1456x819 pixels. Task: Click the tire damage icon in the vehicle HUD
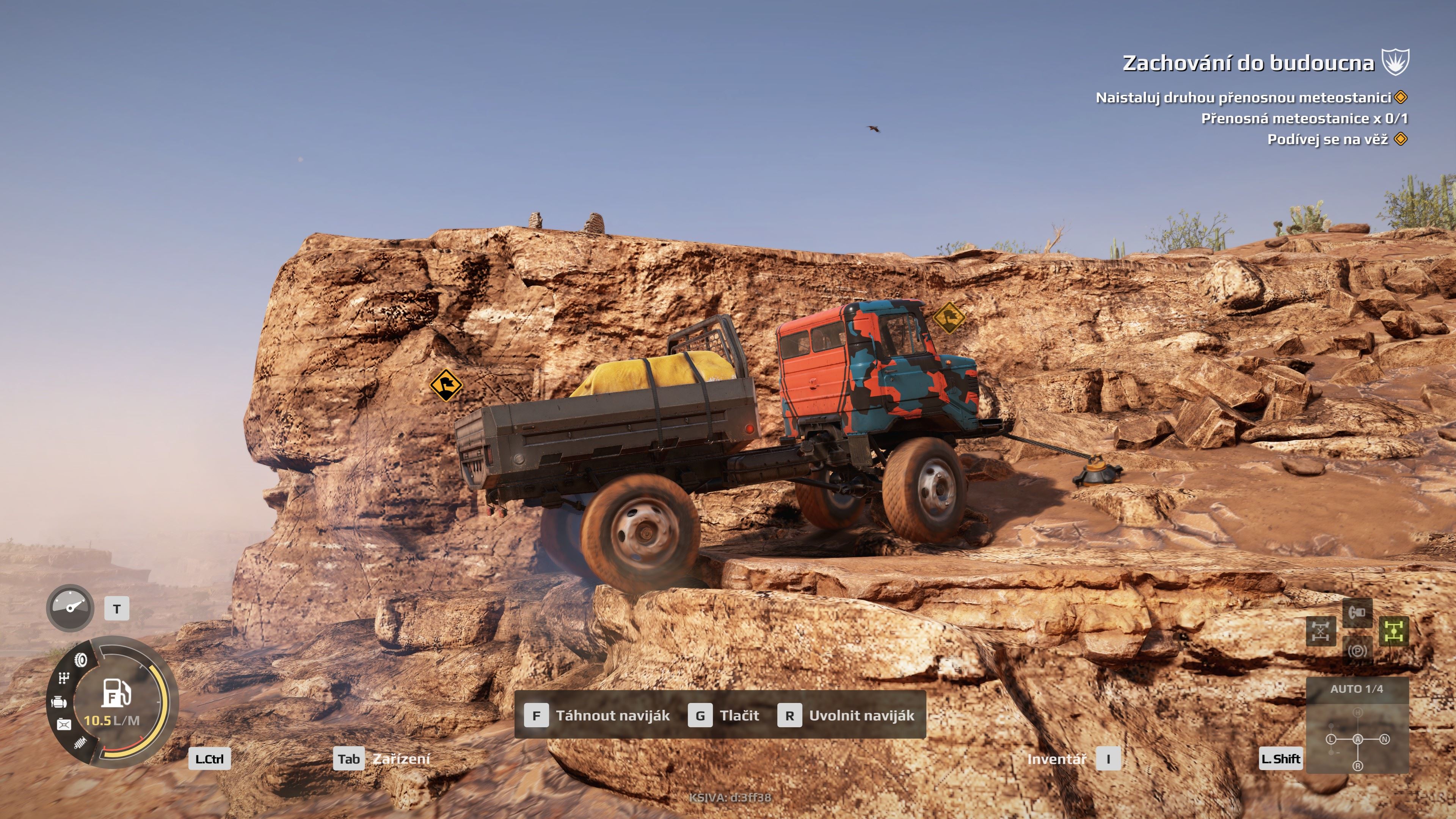(80, 660)
